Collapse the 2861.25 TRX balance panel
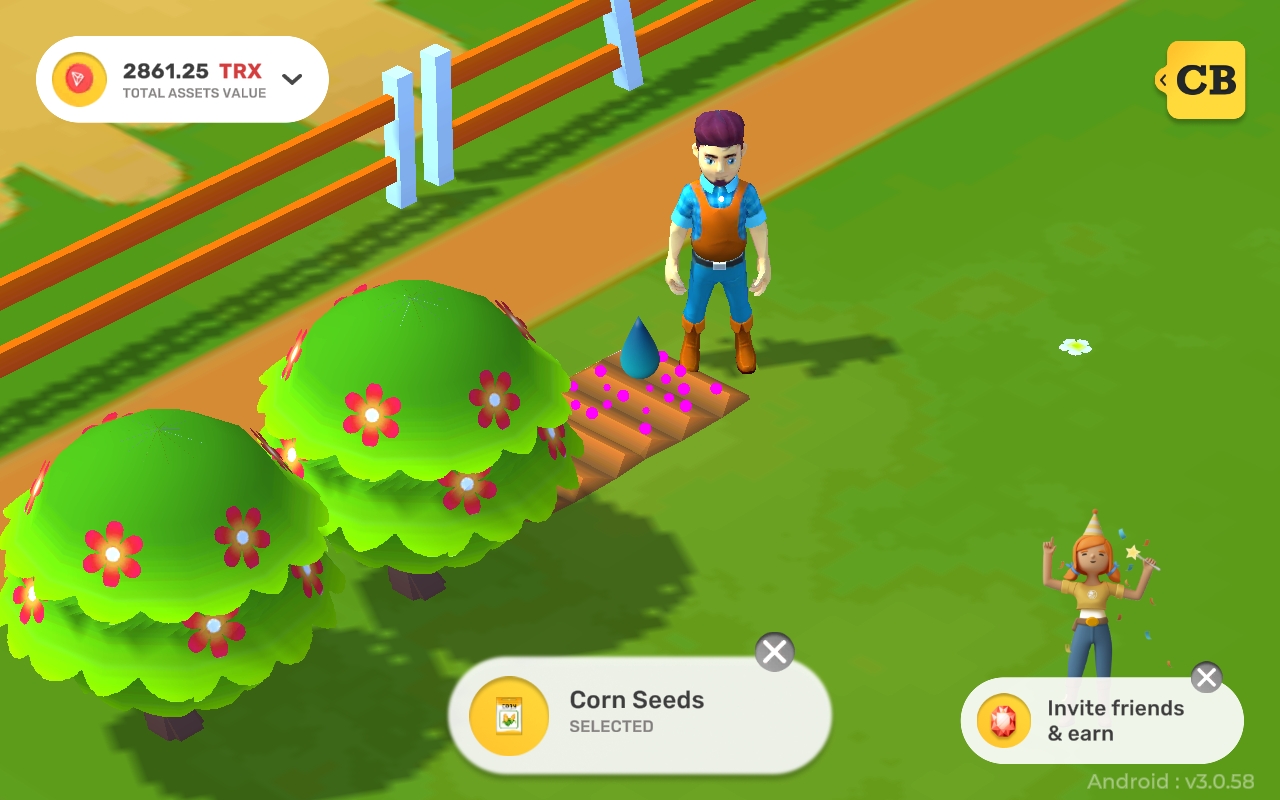 (x=291, y=77)
